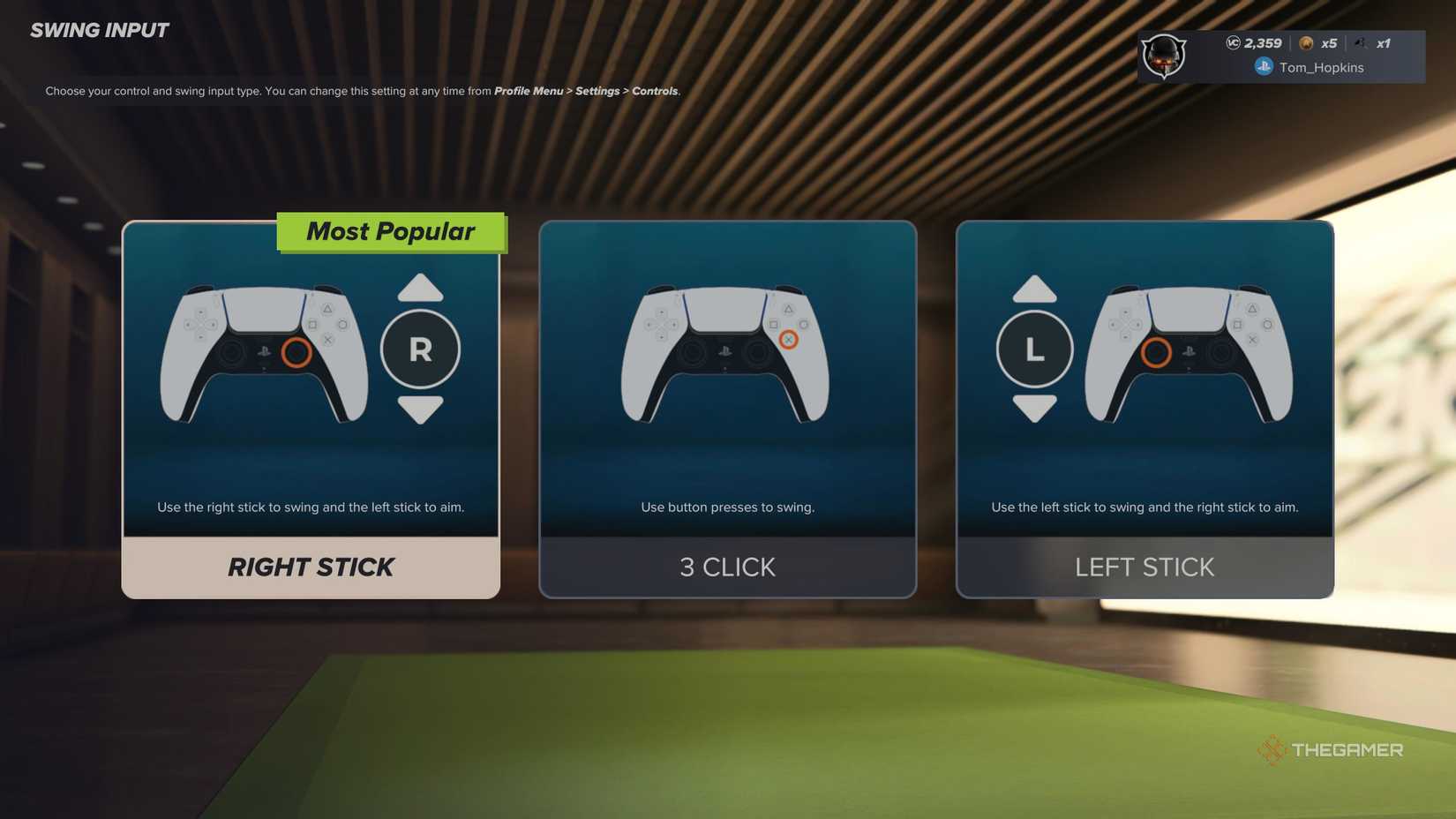
Task: Click the up arrow on the Left Stick card
Action: (1034, 289)
